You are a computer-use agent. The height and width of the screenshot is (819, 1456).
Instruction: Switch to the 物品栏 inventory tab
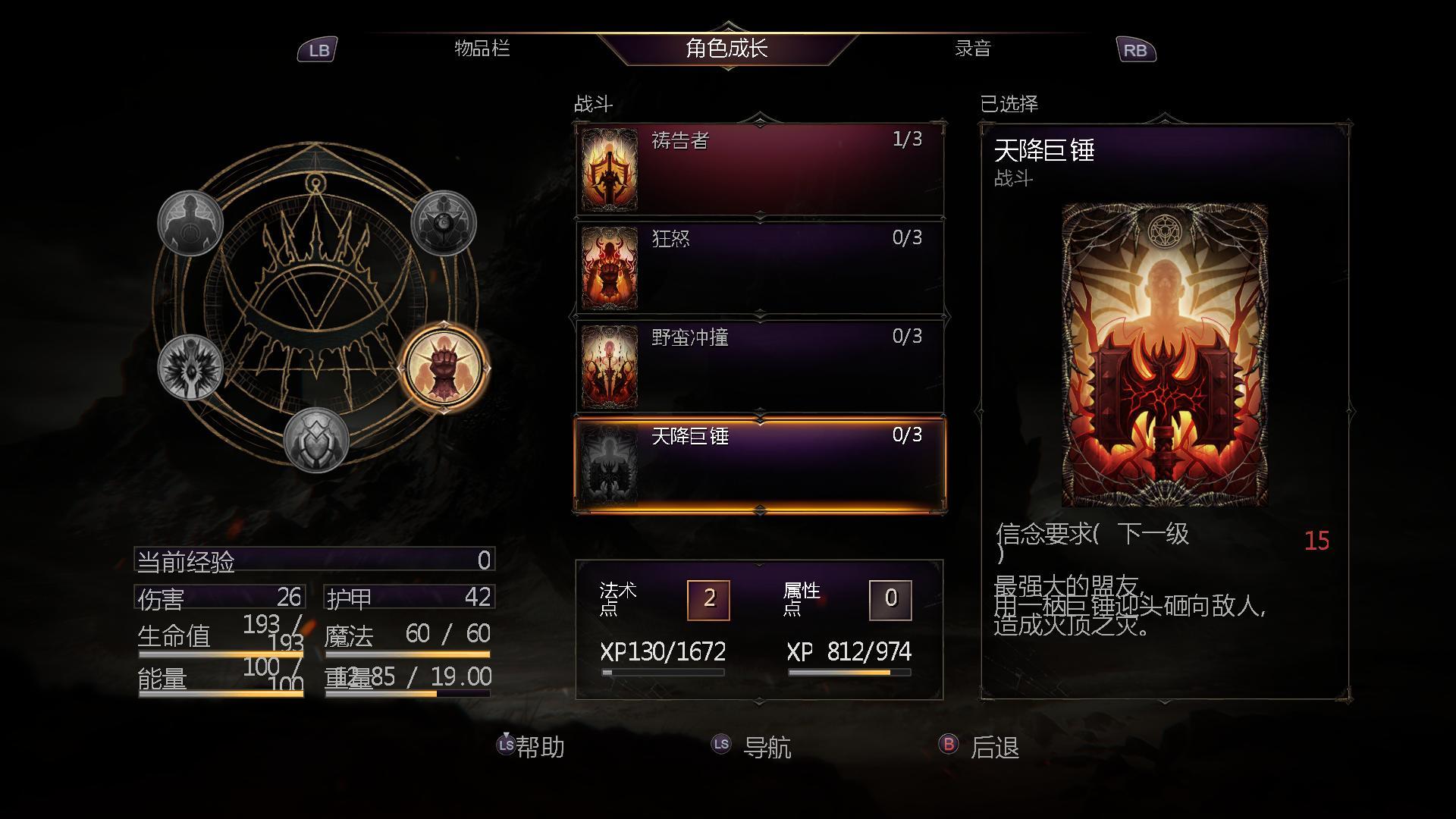click(x=482, y=49)
